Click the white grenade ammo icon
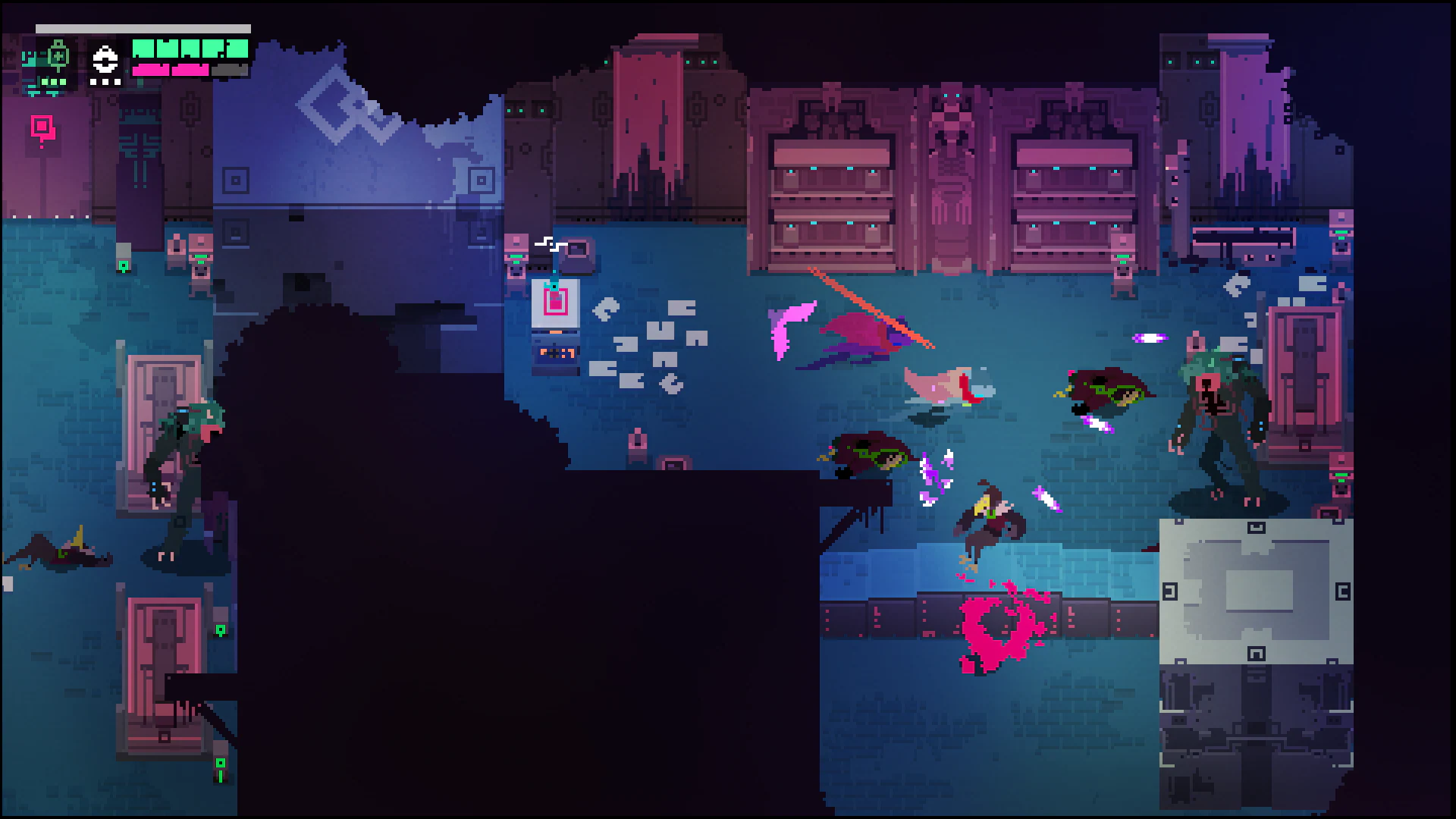This screenshot has height=819, width=1456. (104, 61)
